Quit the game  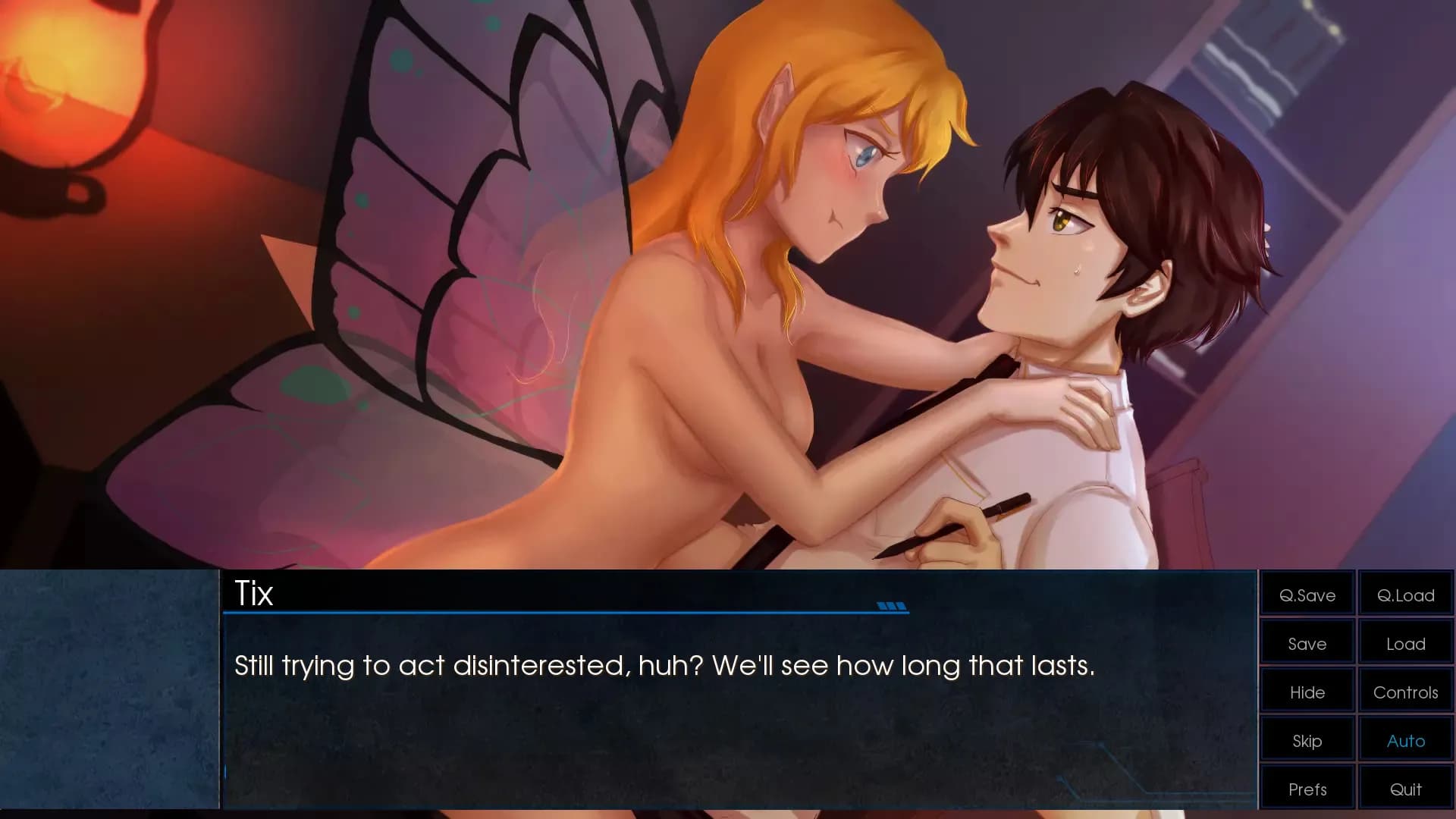[1405, 788]
